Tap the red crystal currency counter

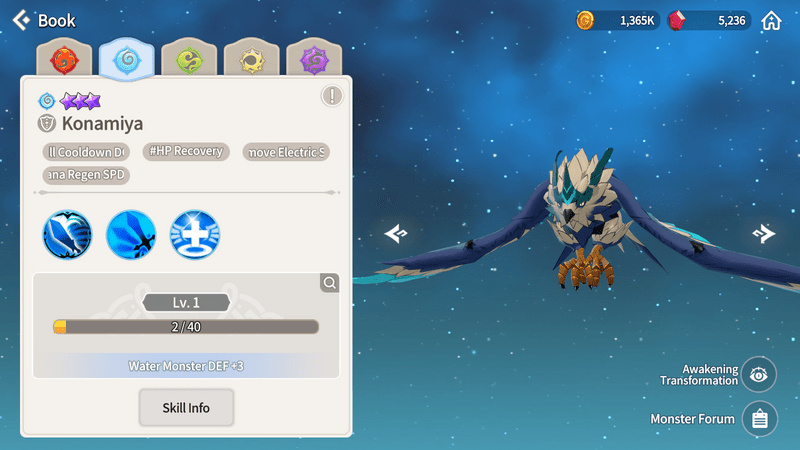click(x=708, y=20)
